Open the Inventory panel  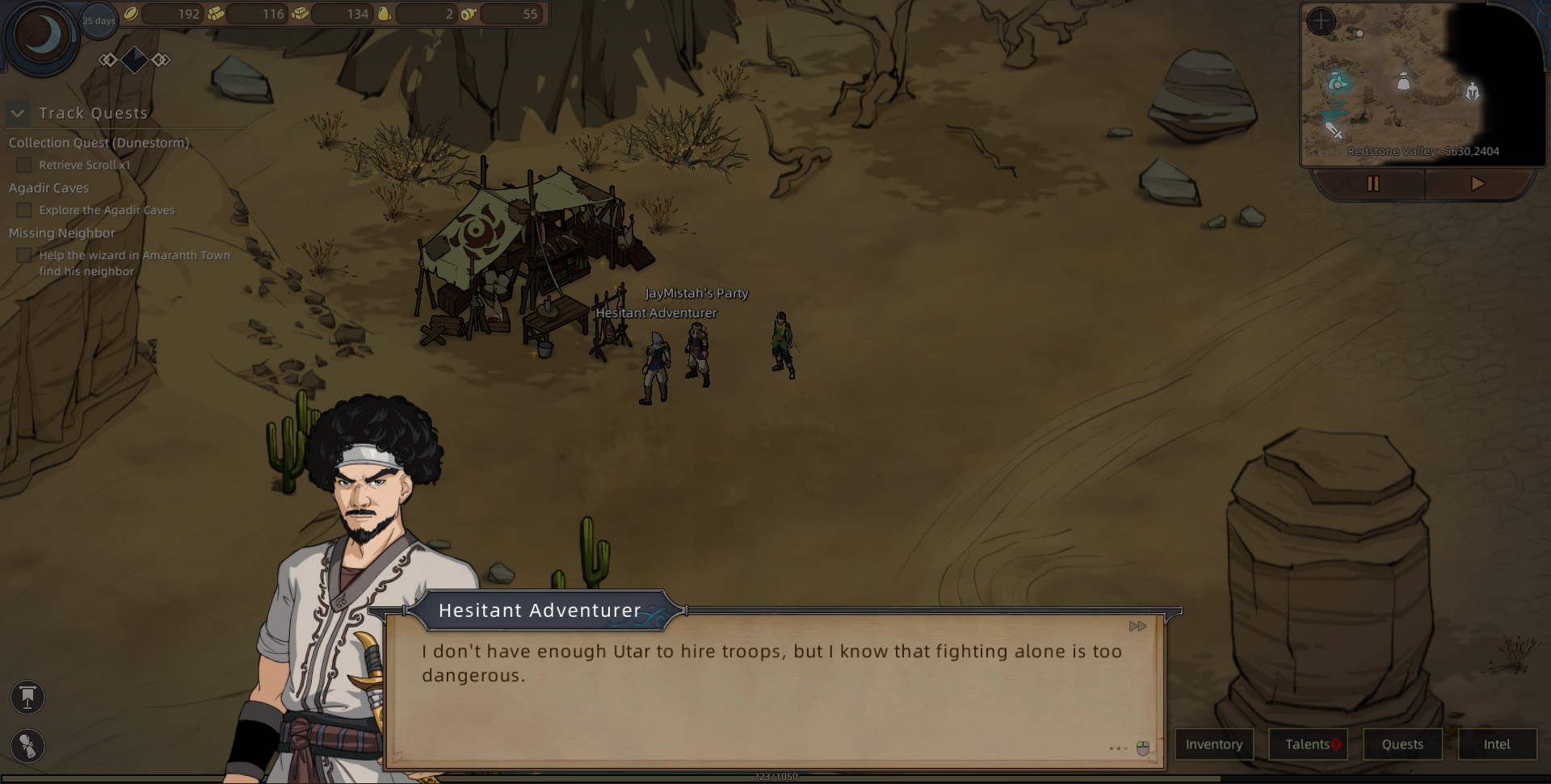(1213, 744)
